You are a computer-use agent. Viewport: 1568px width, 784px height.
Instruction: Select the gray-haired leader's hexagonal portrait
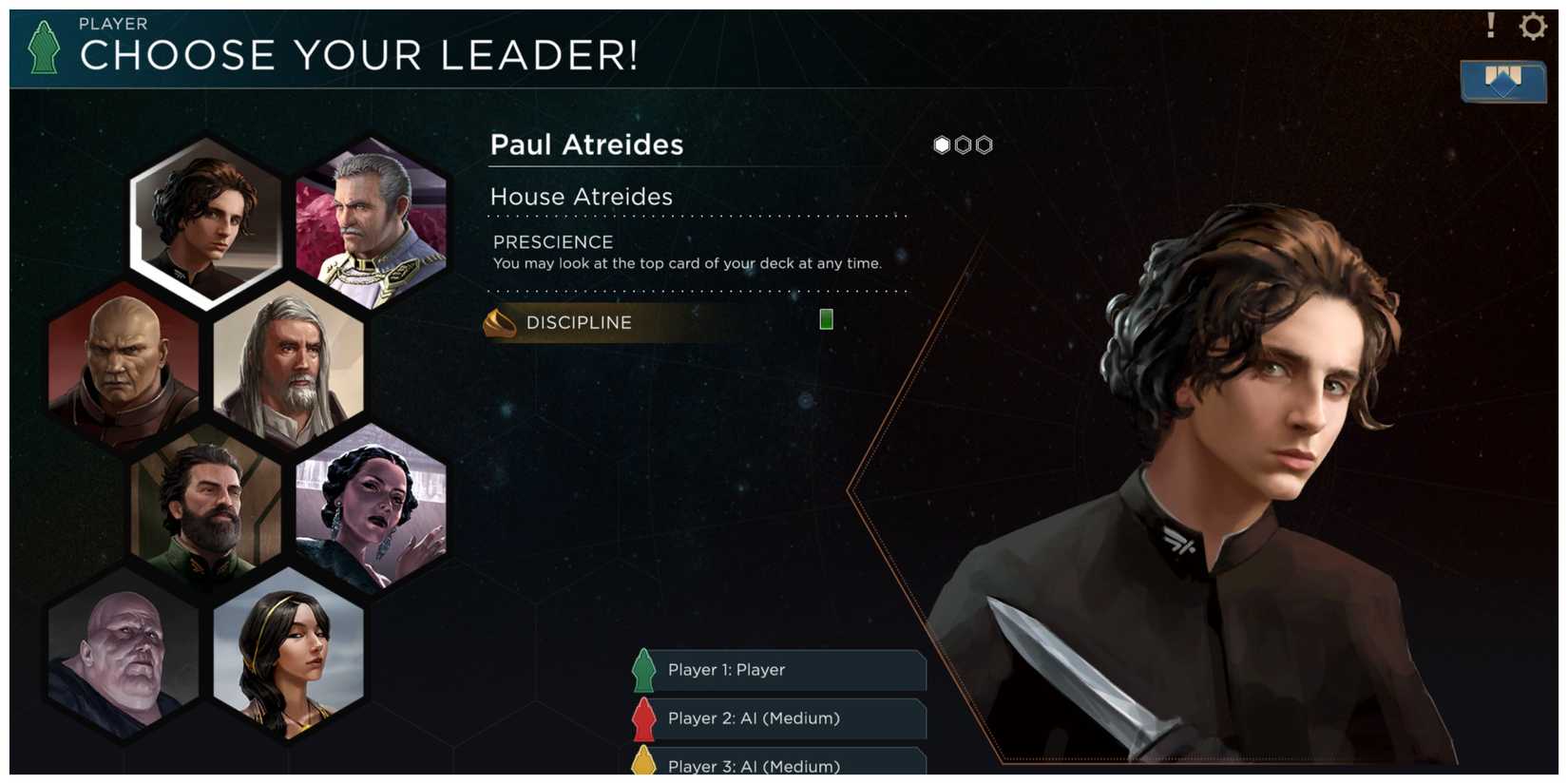click(x=285, y=369)
